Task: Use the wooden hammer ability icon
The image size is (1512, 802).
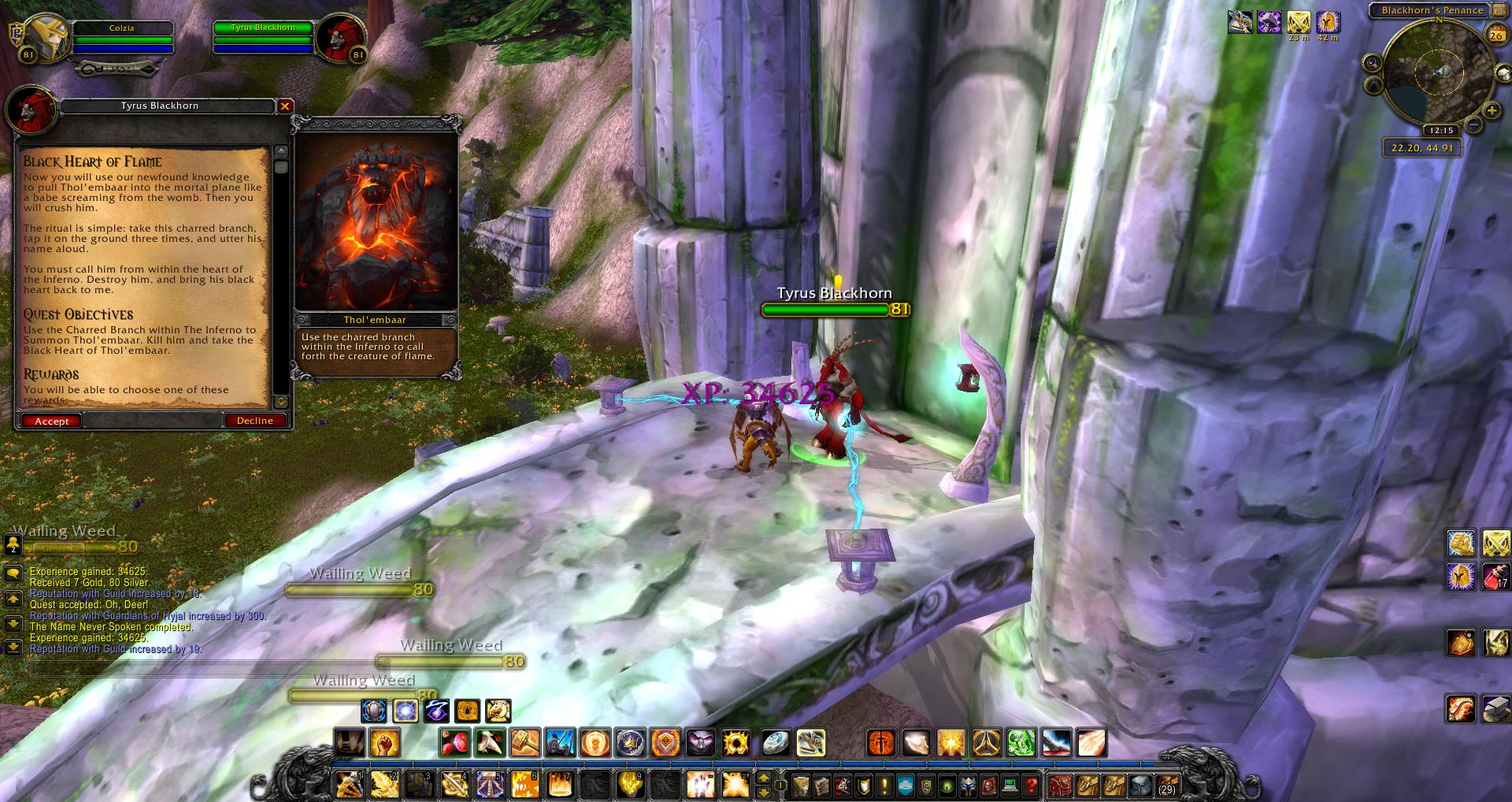Action: pyautogui.click(x=524, y=743)
